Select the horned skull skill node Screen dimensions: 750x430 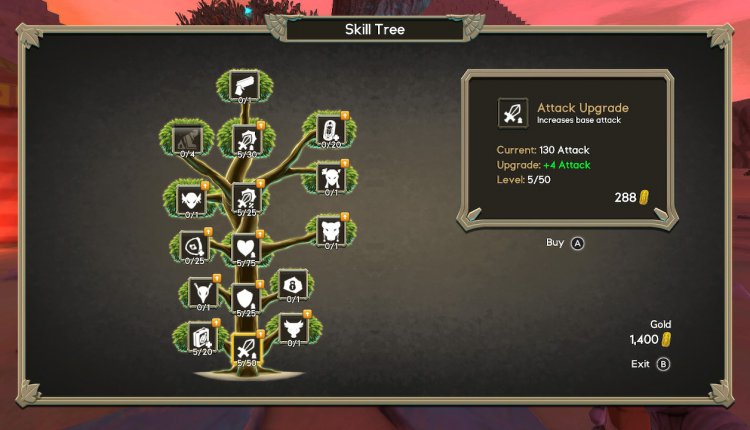pos(331,177)
